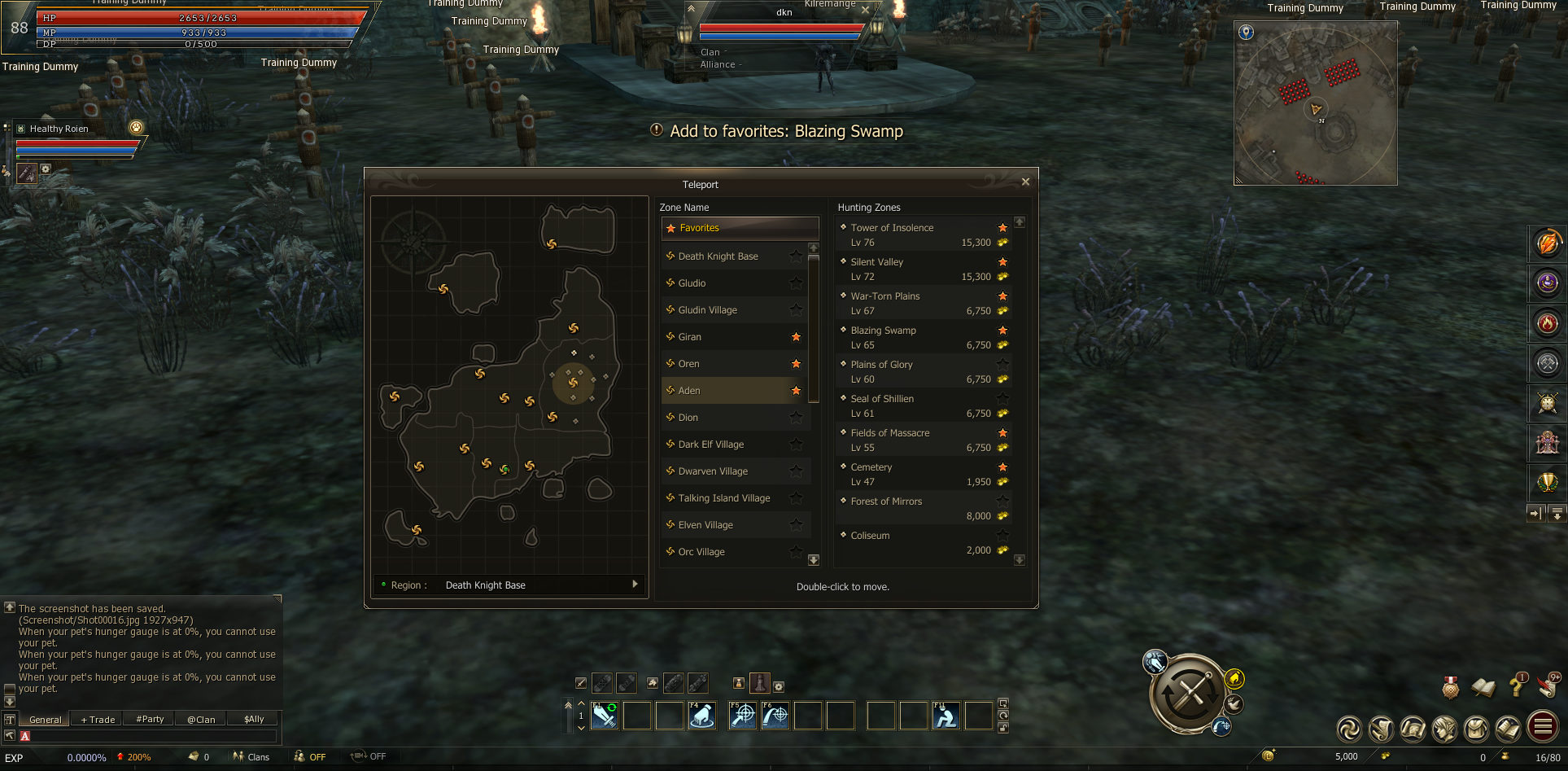Image resolution: width=1568 pixels, height=771 pixels.
Task: Select Gludin Village teleport entry
Action: [x=708, y=310]
